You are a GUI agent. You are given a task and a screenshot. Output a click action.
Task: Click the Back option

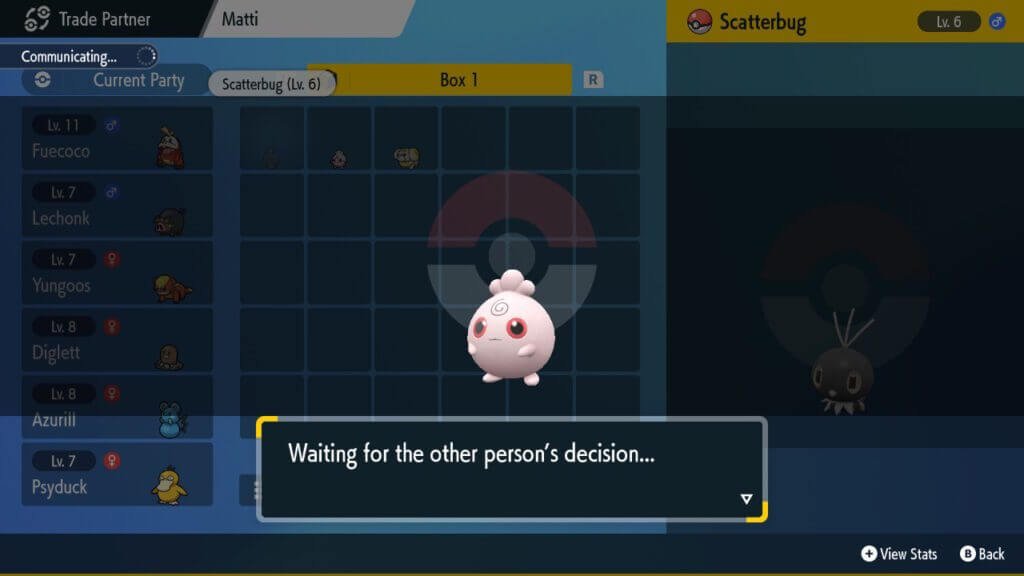tap(982, 553)
